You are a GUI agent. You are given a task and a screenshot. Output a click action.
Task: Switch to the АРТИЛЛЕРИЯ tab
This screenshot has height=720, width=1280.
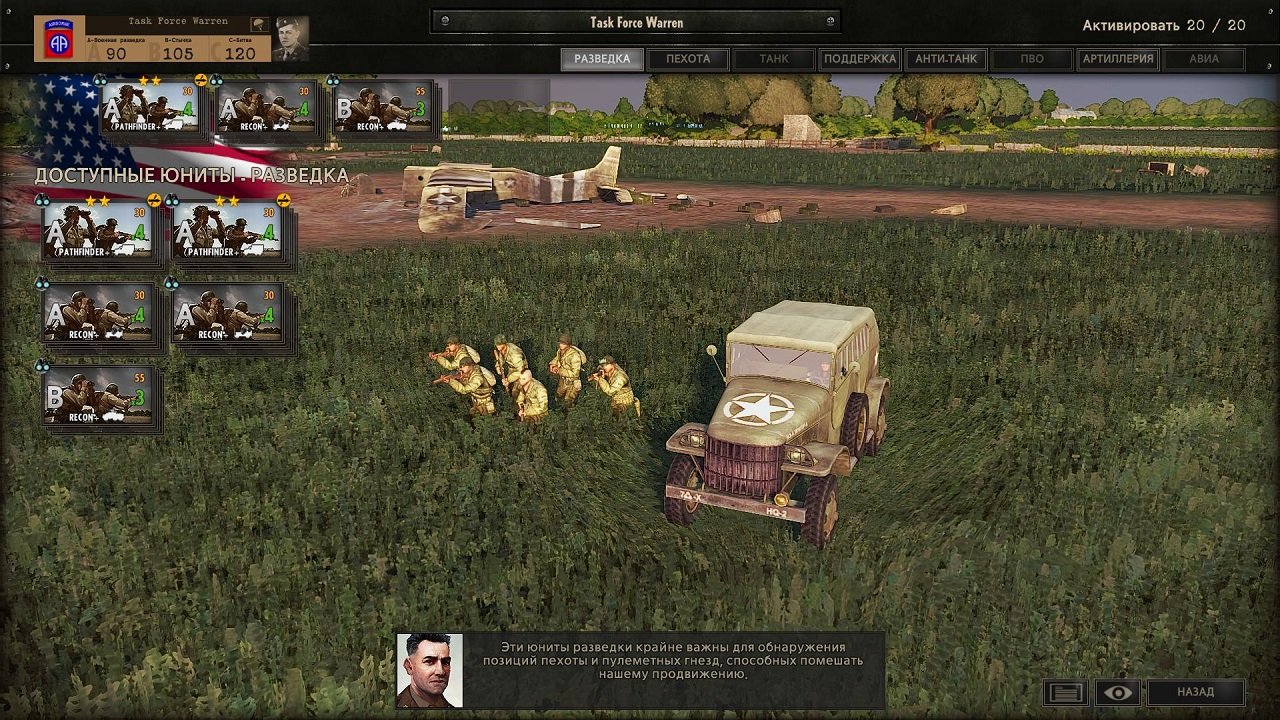point(1118,59)
